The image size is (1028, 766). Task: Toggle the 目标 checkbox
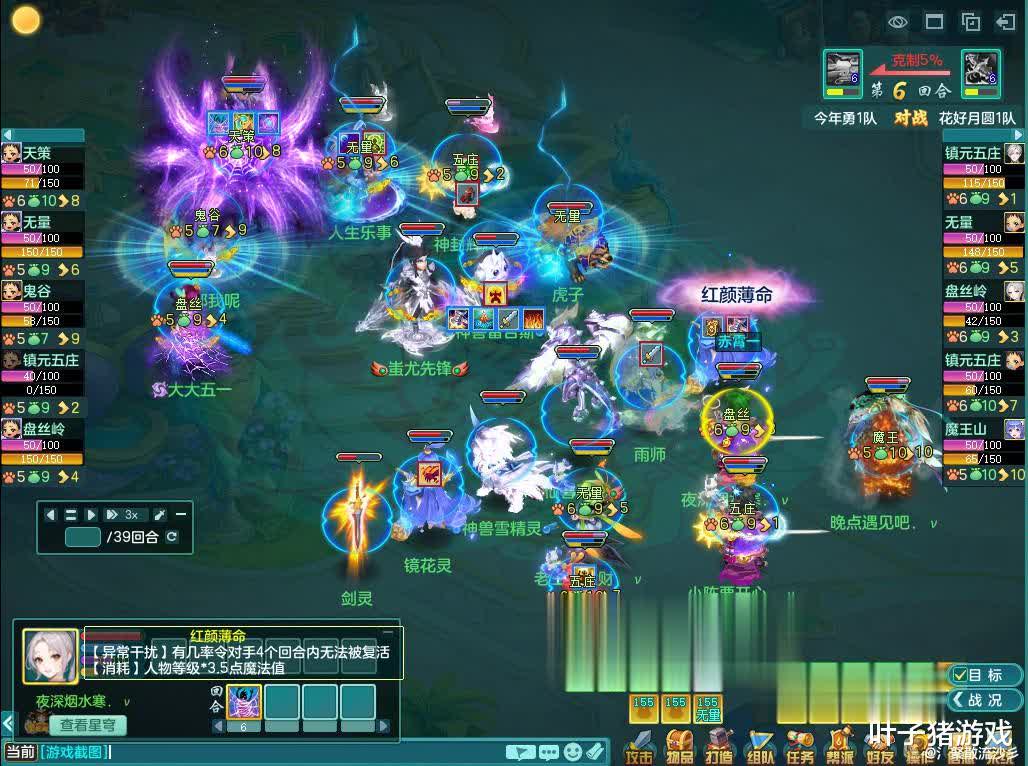pyautogui.click(x=962, y=675)
